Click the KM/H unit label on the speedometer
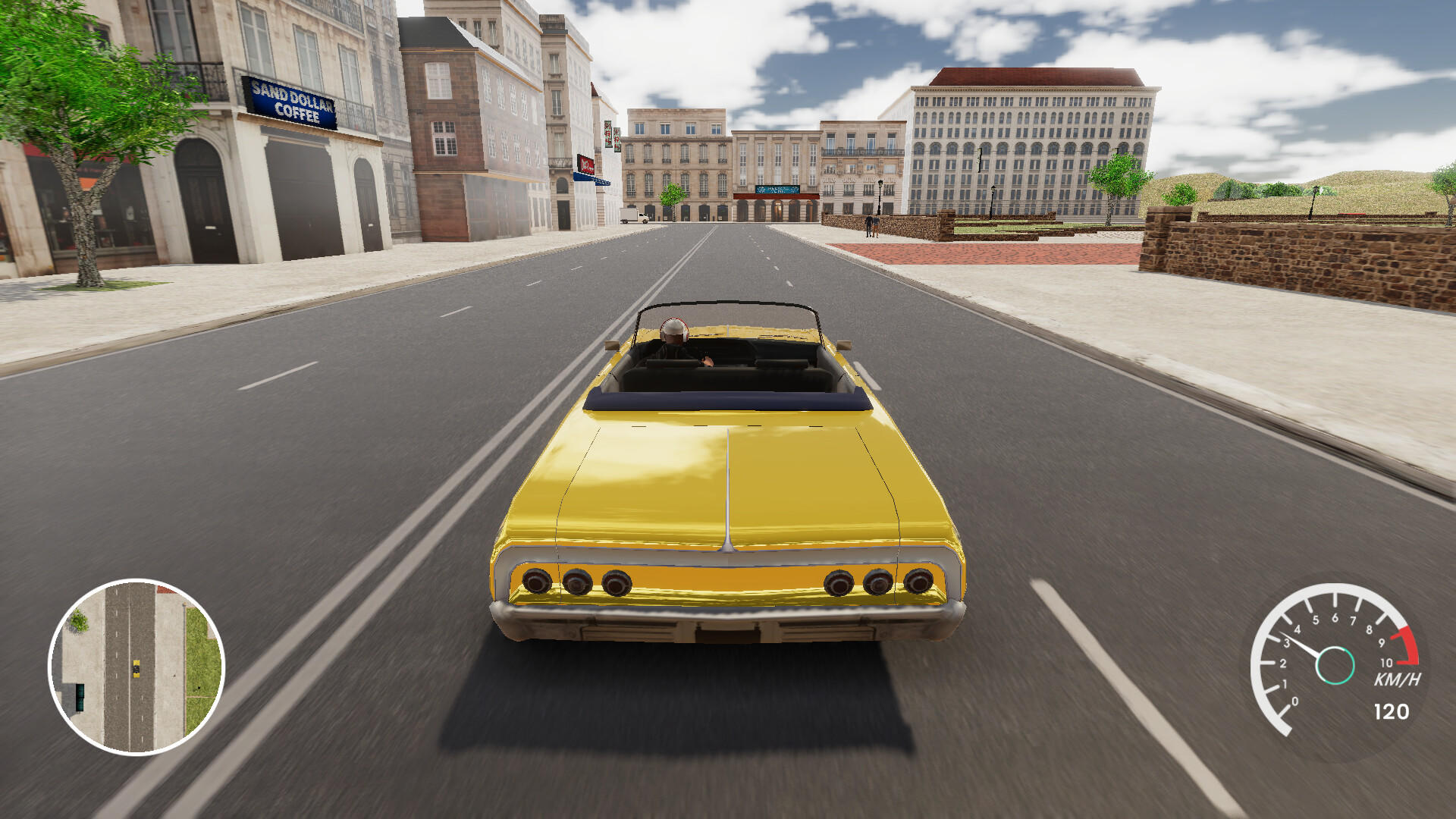 1398,679
